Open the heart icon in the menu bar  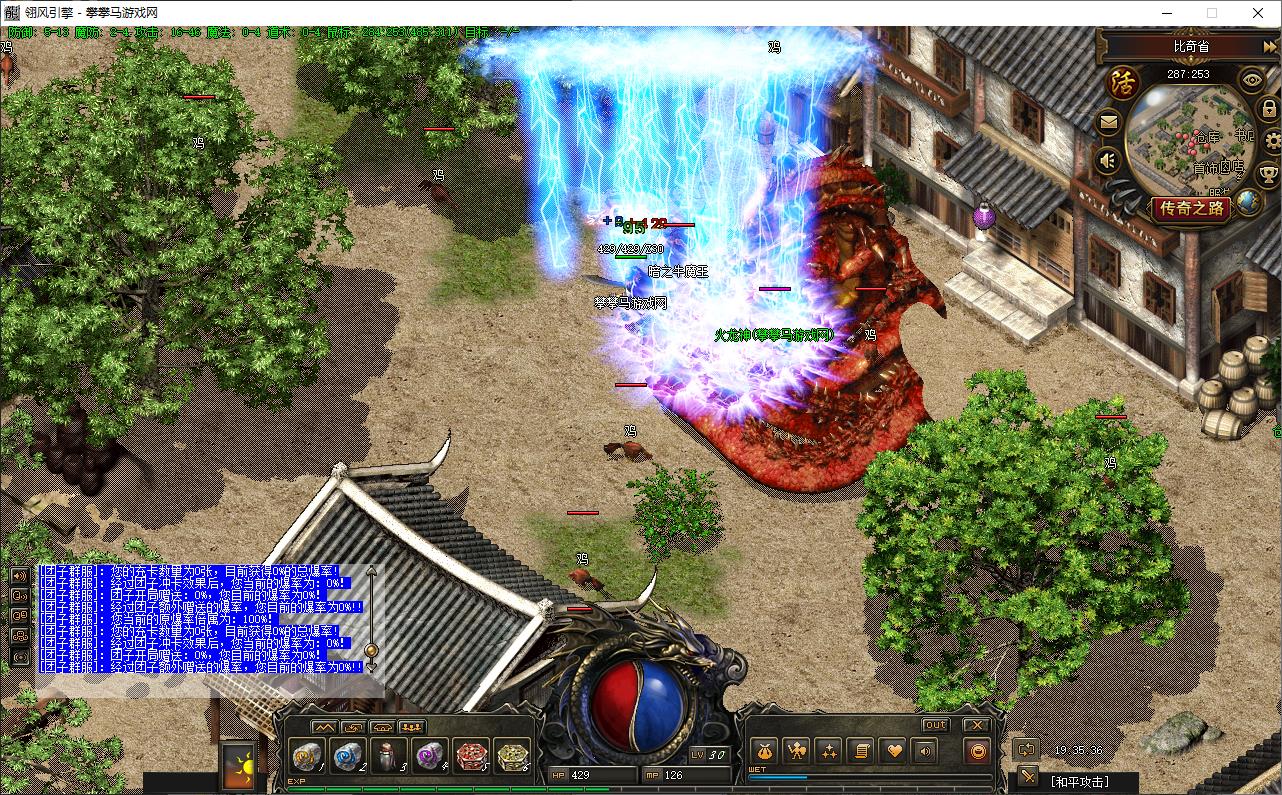point(893,750)
